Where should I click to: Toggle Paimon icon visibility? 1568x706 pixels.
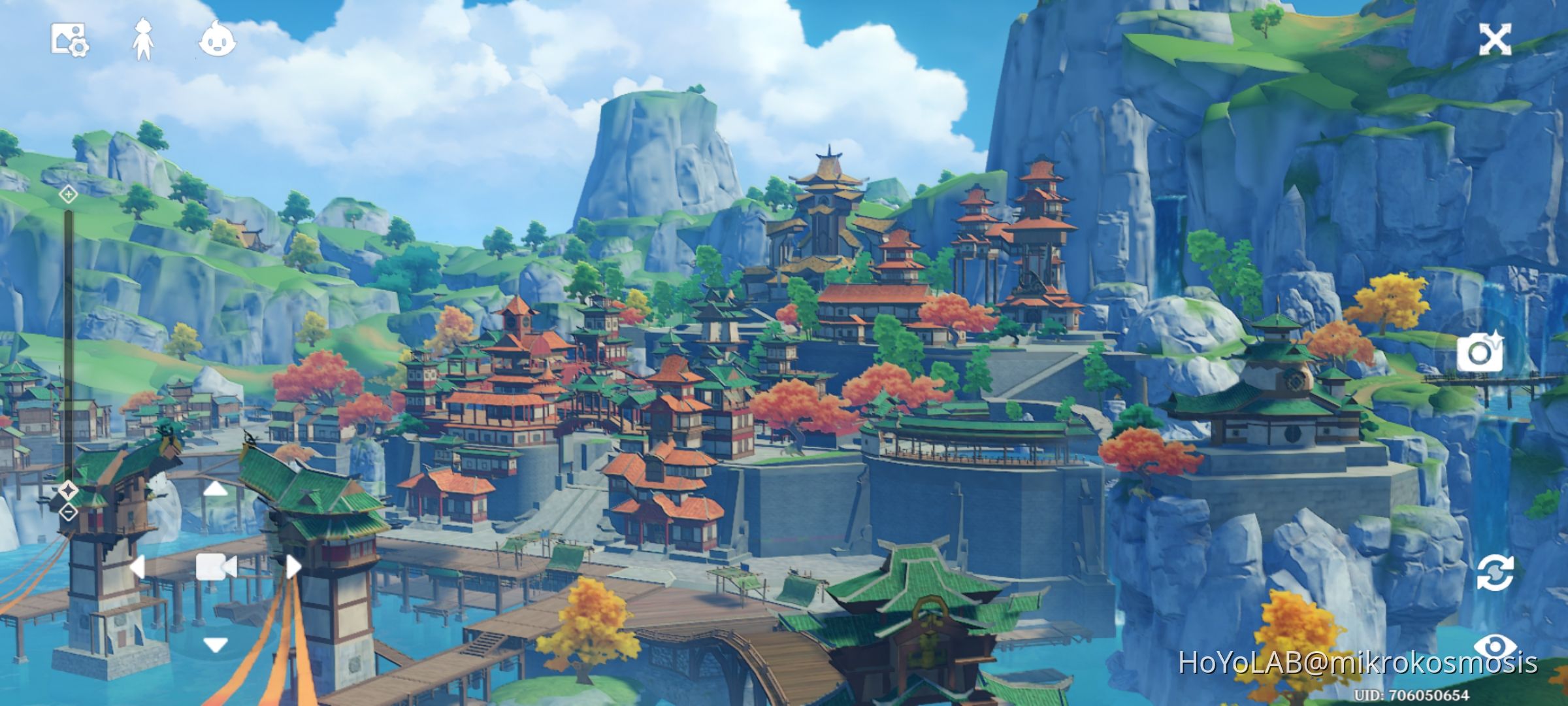(218, 41)
